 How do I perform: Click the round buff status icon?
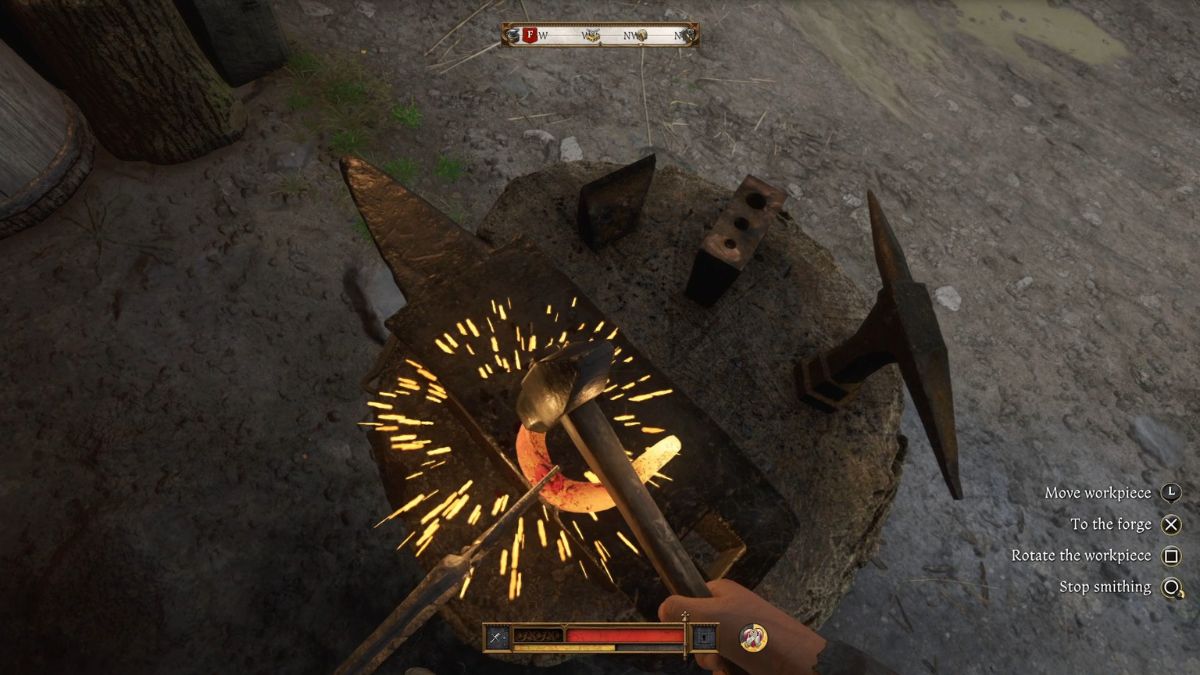[753, 637]
